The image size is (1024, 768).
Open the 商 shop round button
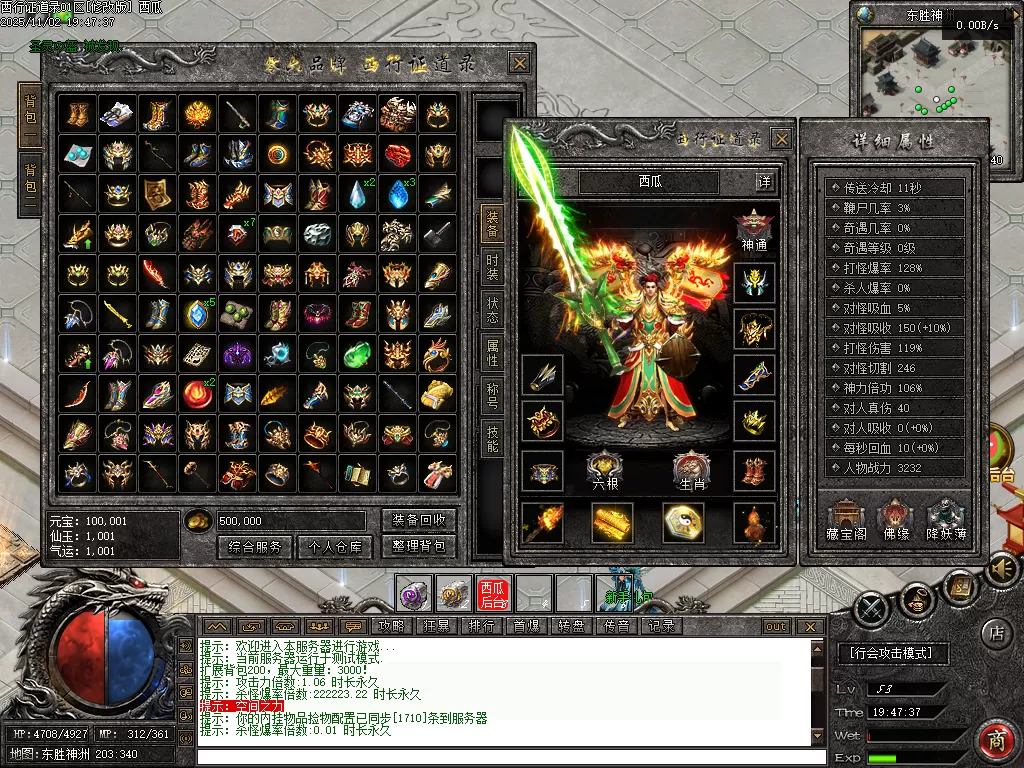(996, 740)
